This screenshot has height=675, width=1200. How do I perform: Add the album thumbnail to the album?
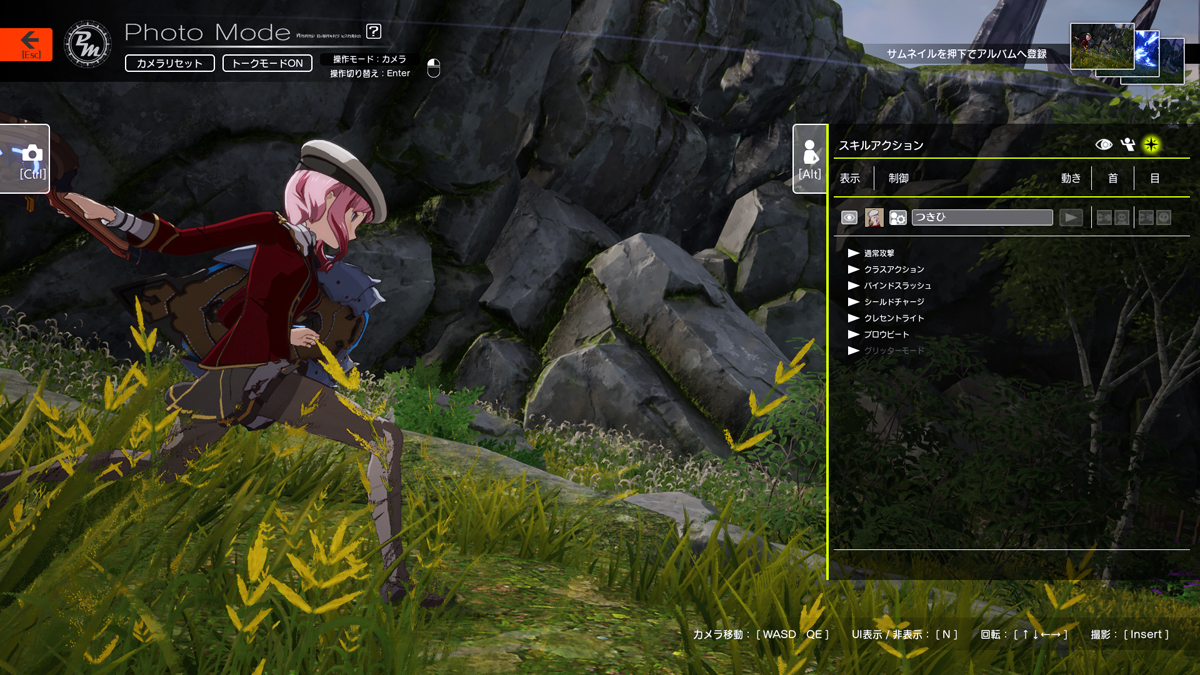(x=1102, y=47)
